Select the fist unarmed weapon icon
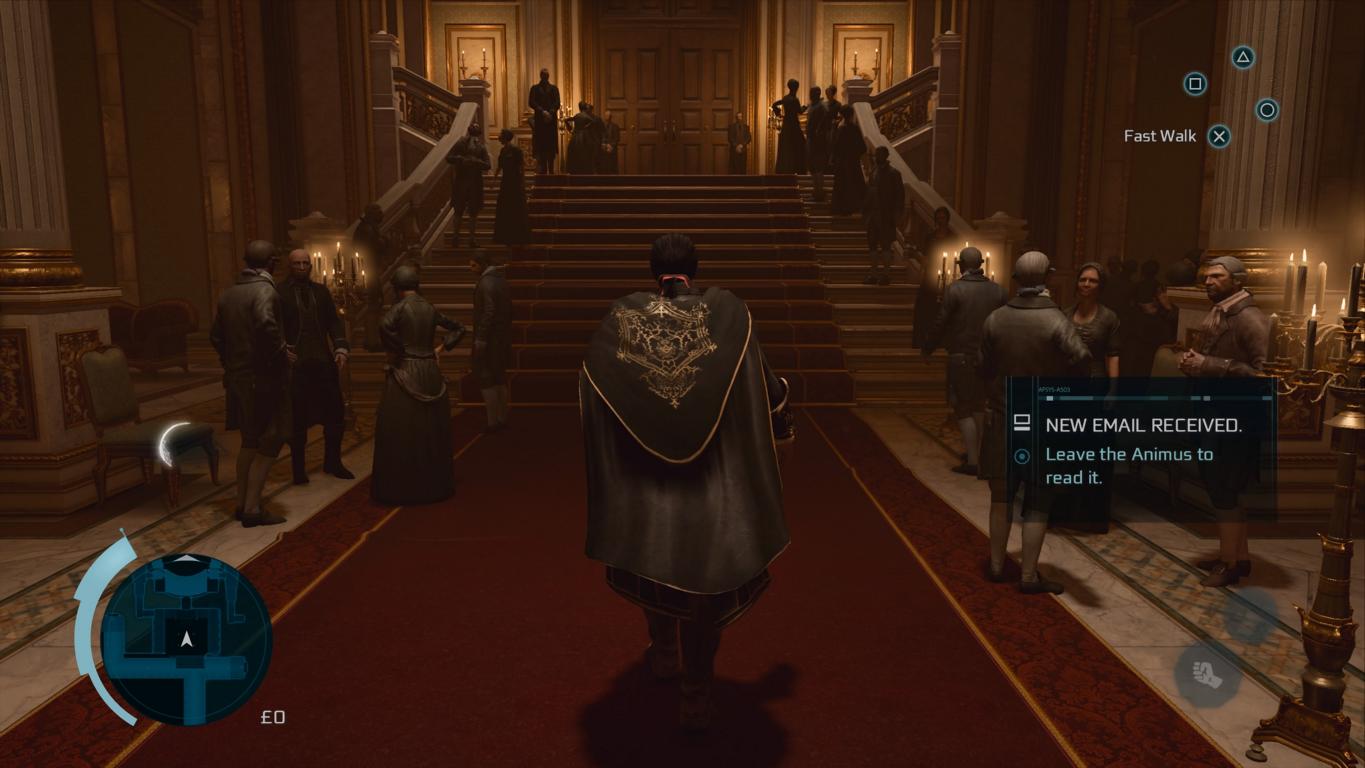 [x=1207, y=672]
